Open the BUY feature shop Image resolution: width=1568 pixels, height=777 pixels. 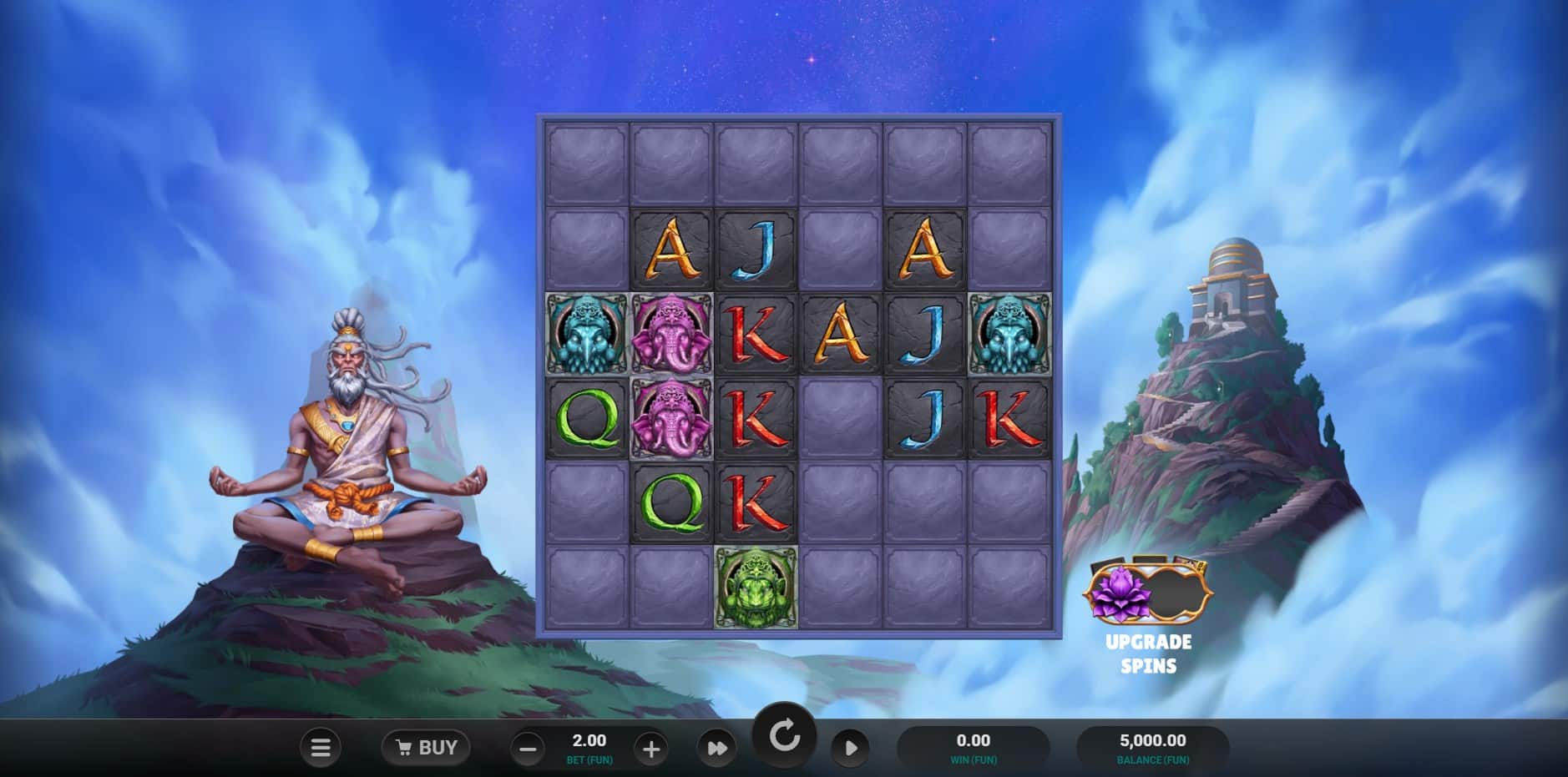[x=426, y=748]
